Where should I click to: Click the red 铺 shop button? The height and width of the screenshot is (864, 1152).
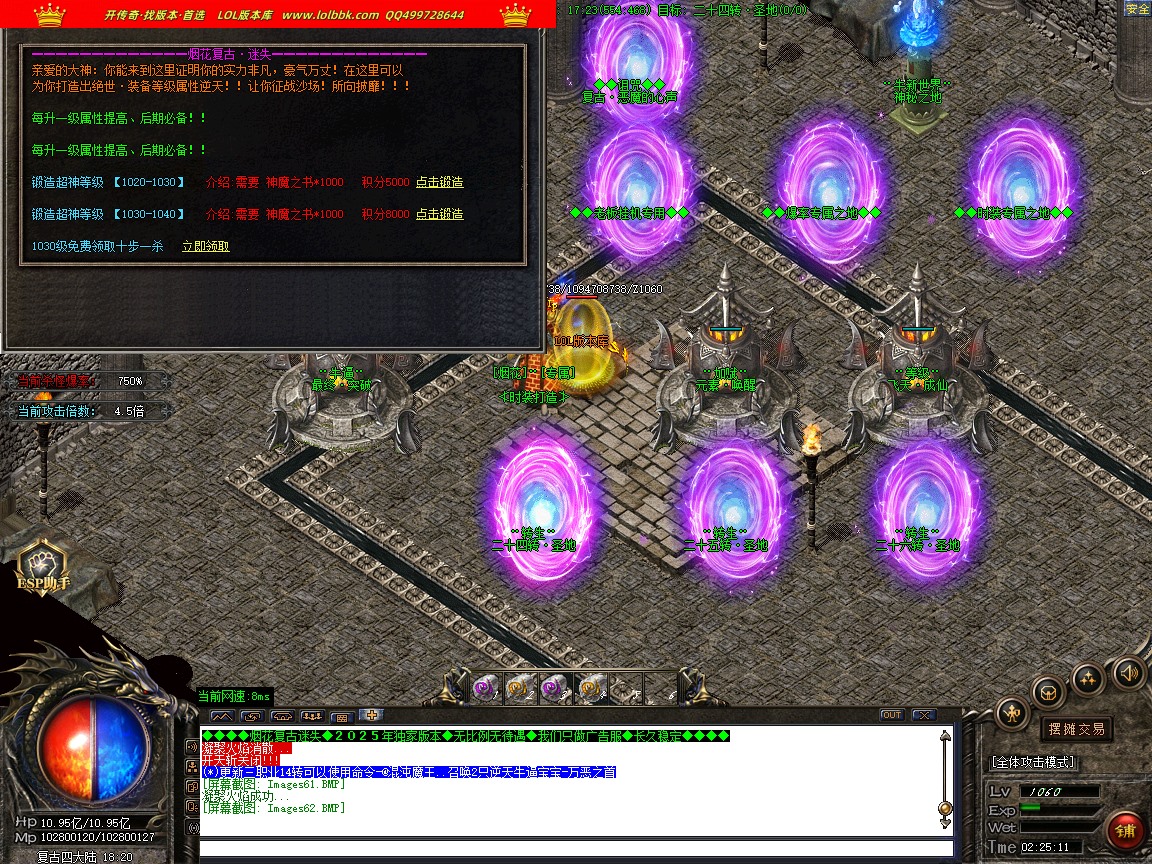(x=1125, y=831)
